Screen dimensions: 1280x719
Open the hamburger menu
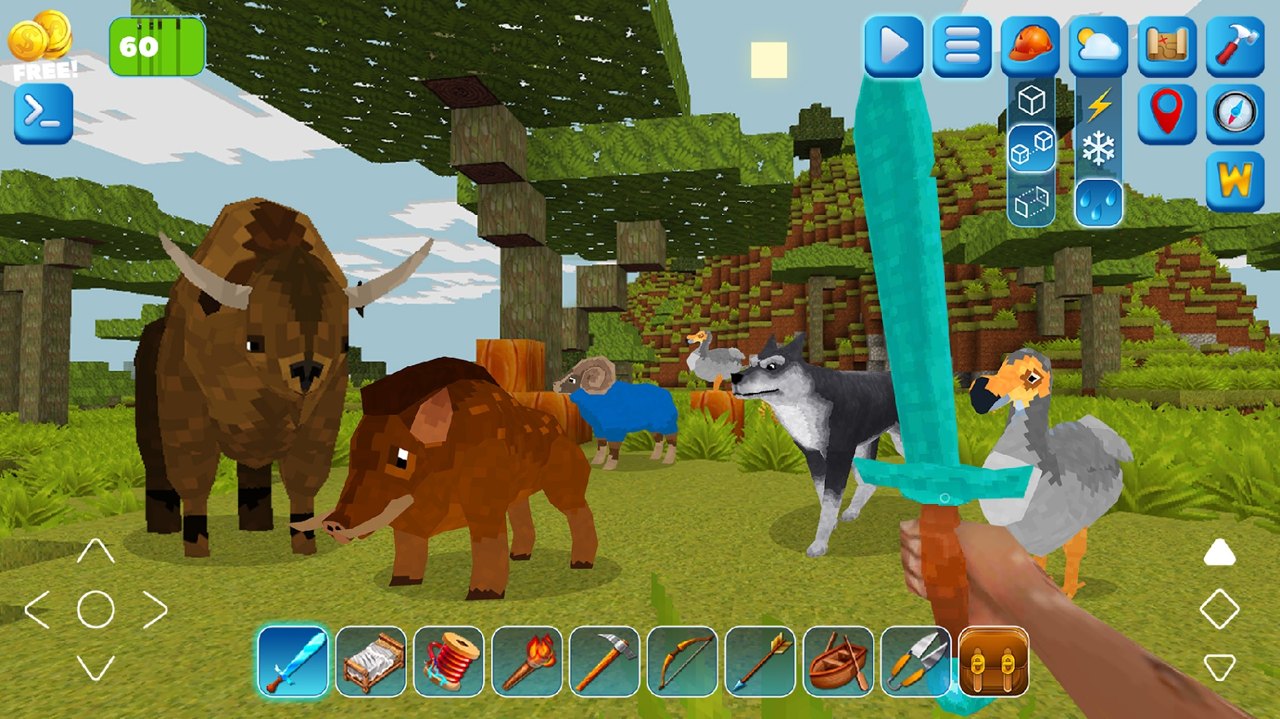(x=962, y=46)
